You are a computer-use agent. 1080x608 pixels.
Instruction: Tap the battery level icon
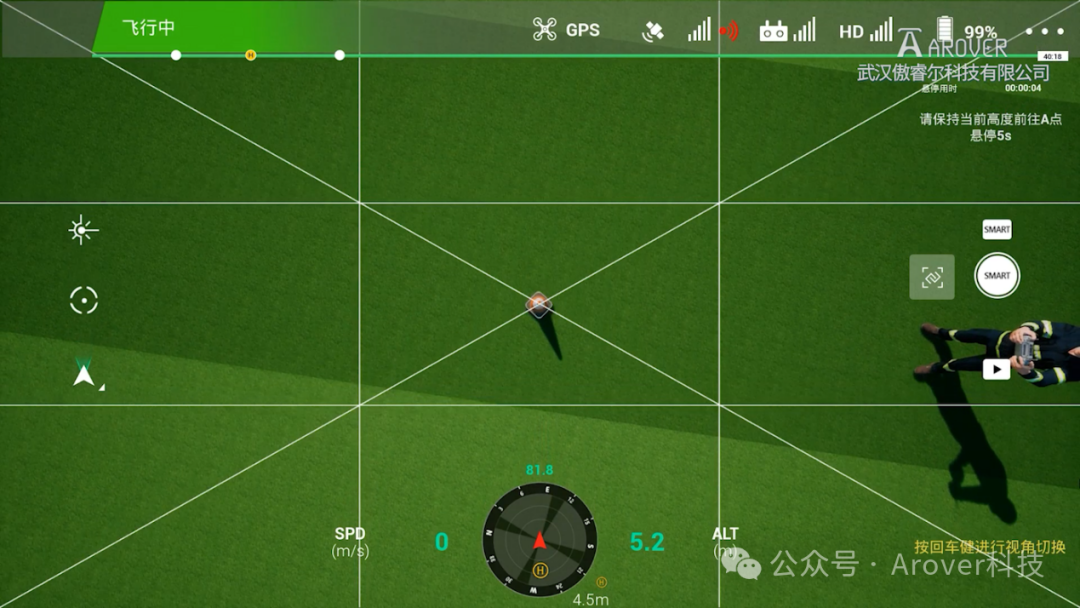coord(945,30)
